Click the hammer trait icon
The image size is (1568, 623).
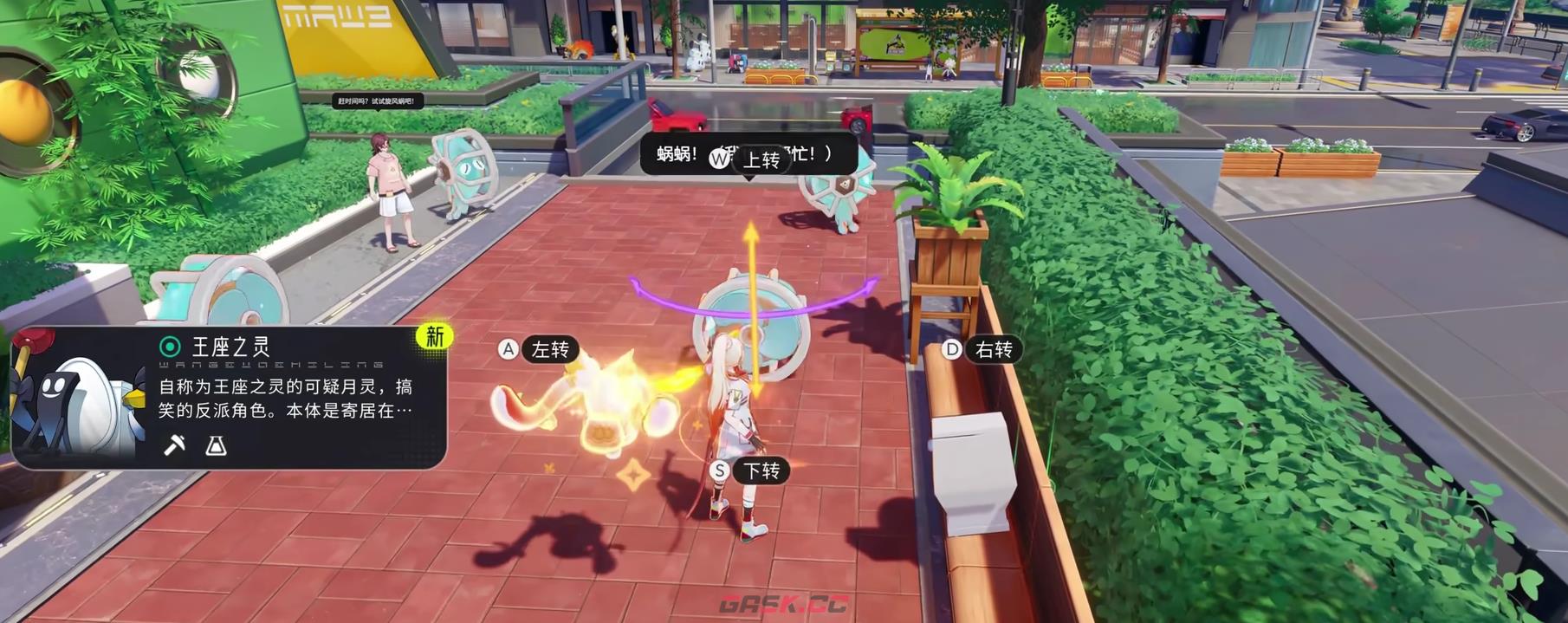pyautogui.click(x=174, y=445)
